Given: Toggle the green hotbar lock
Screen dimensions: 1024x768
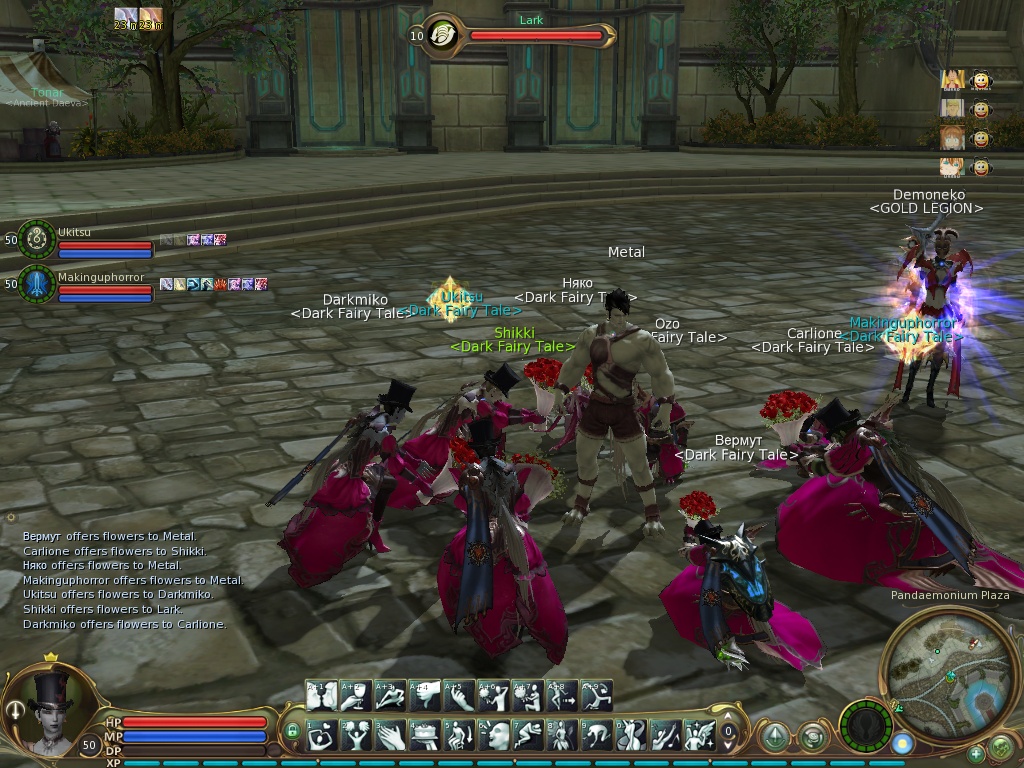Looking at the screenshot, I should (292, 731).
